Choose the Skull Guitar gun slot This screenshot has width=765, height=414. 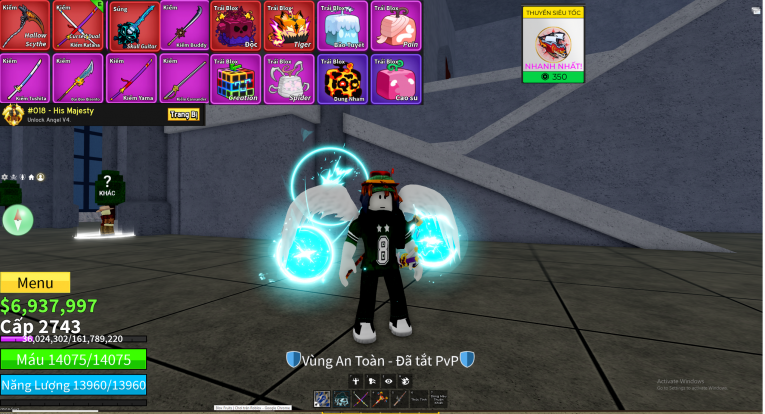(132, 26)
